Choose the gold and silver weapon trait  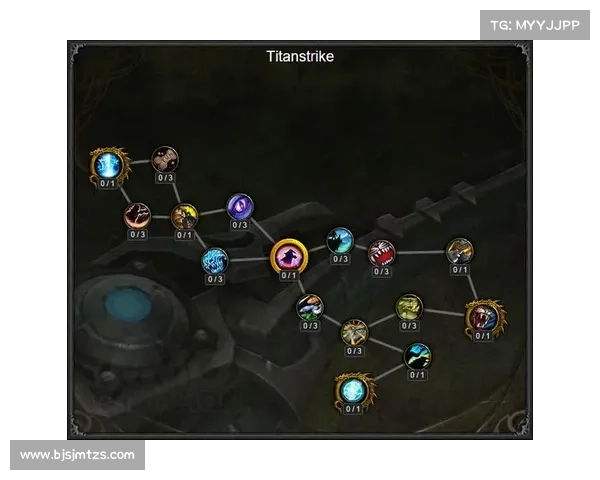459,250
